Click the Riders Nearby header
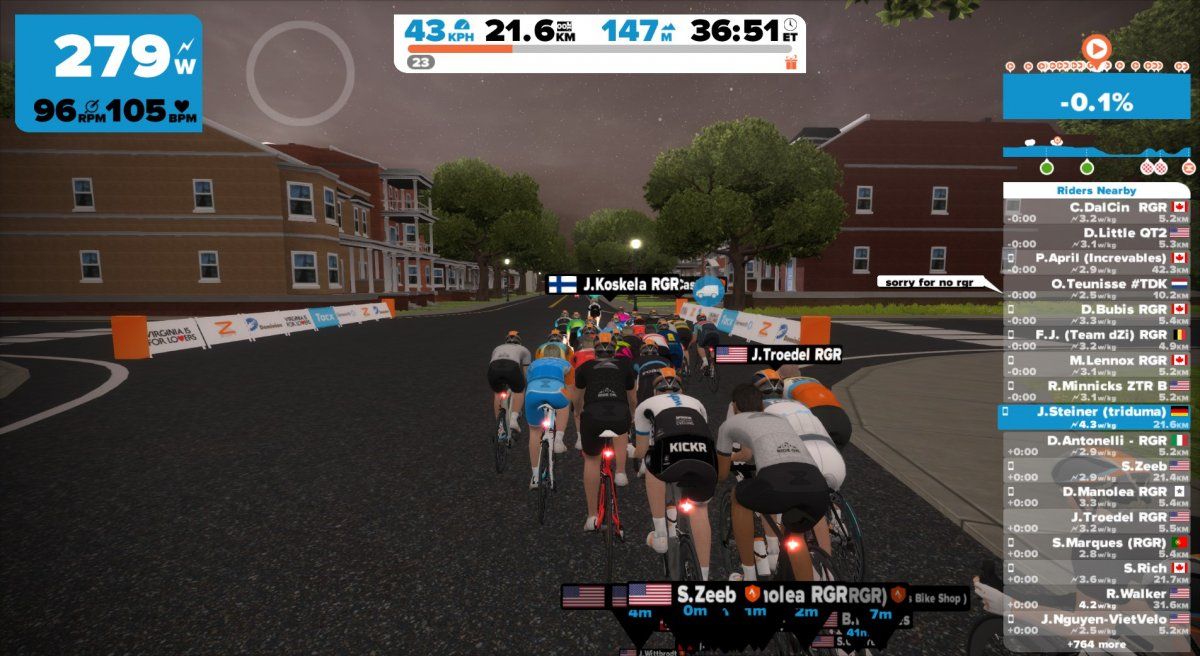The width and height of the screenshot is (1200, 656). click(x=1096, y=190)
